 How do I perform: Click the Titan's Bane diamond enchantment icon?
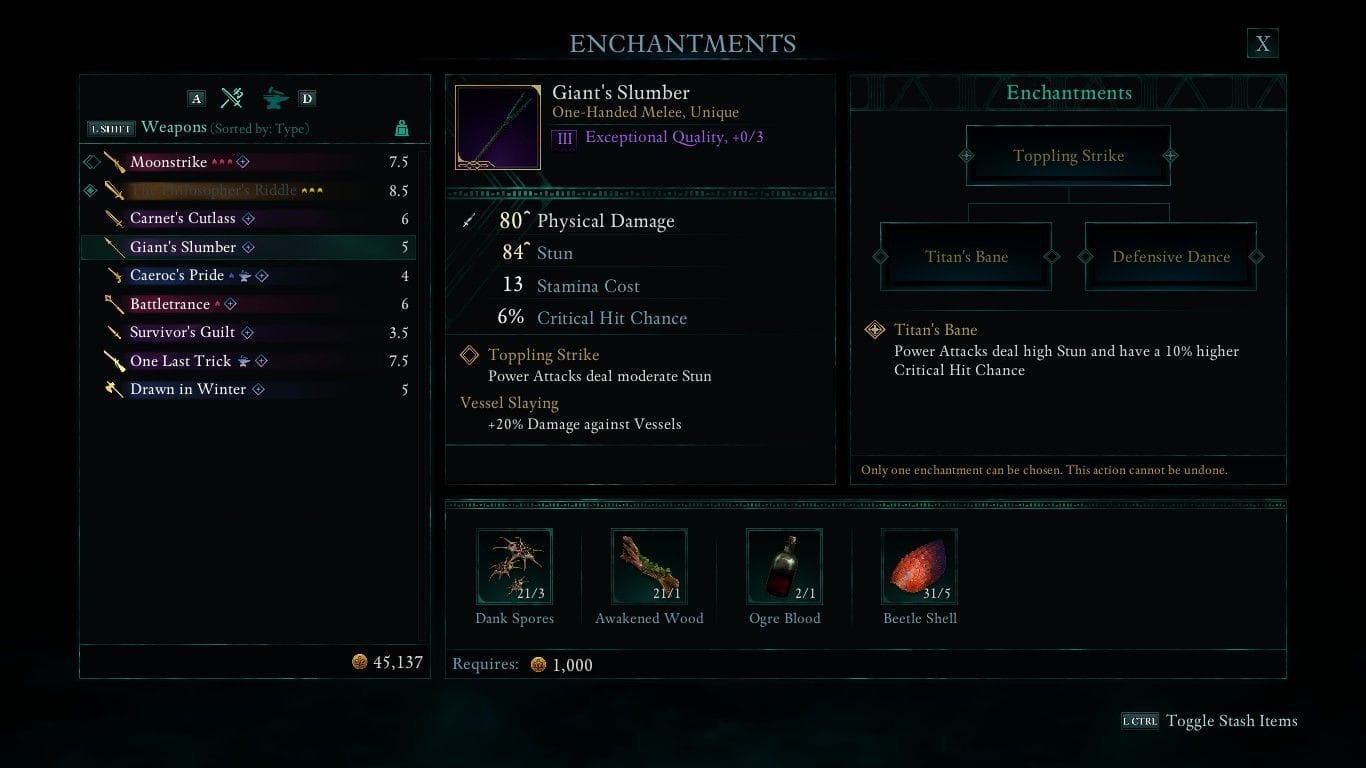click(x=877, y=330)
